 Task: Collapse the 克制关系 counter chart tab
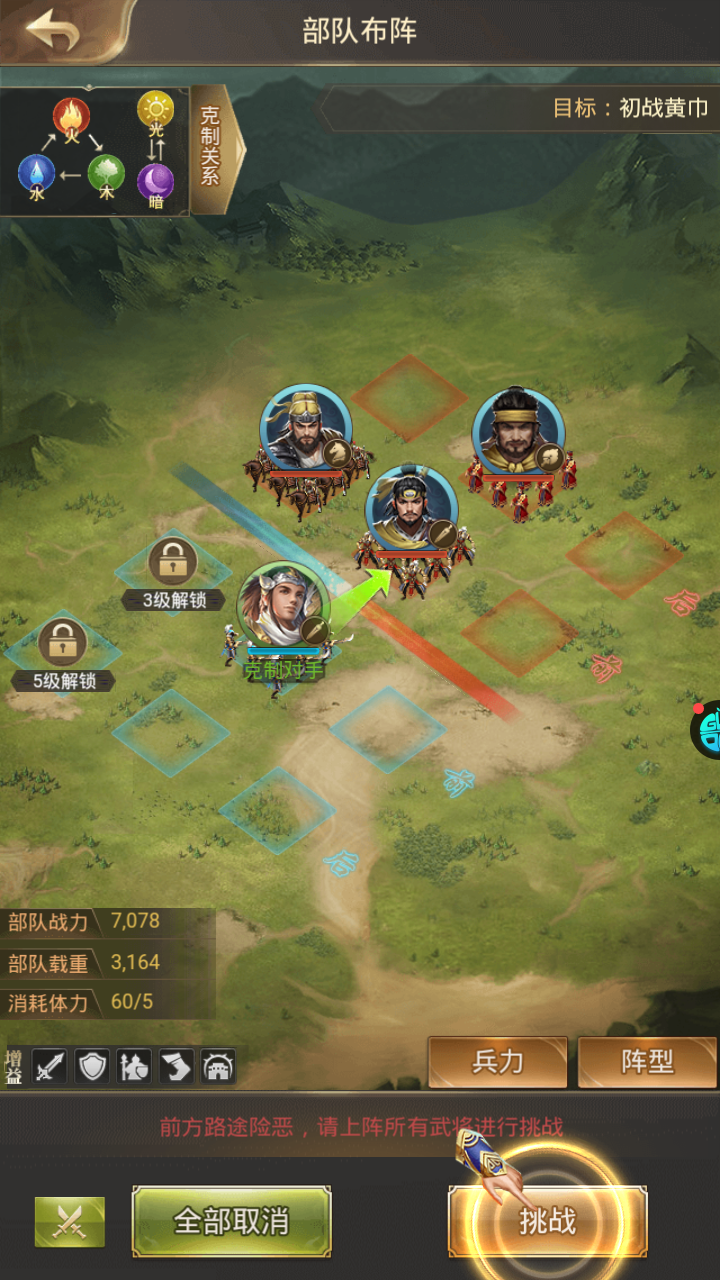coord(213,148)
